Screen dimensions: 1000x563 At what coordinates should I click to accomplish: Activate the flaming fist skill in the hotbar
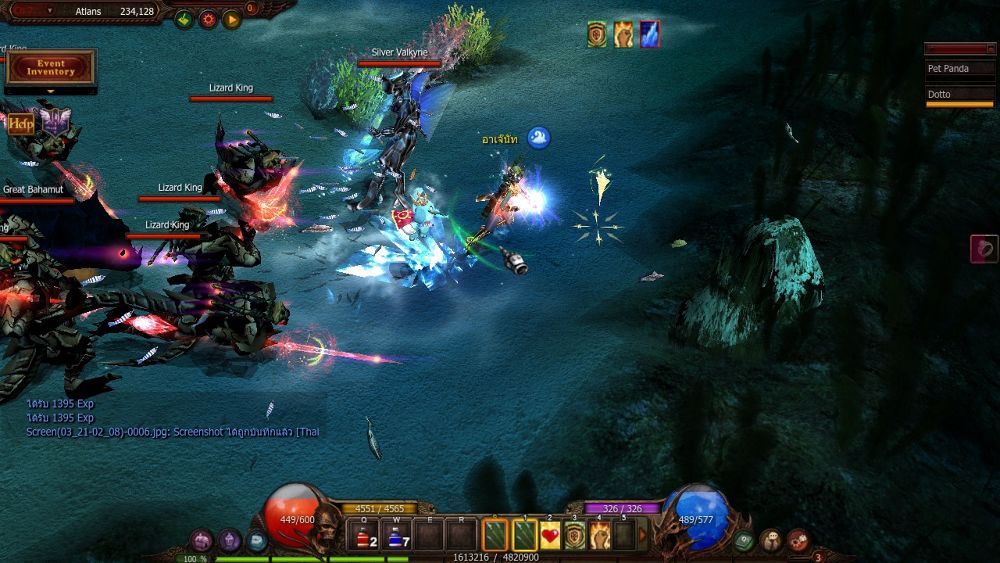click(x=600, y=536)
